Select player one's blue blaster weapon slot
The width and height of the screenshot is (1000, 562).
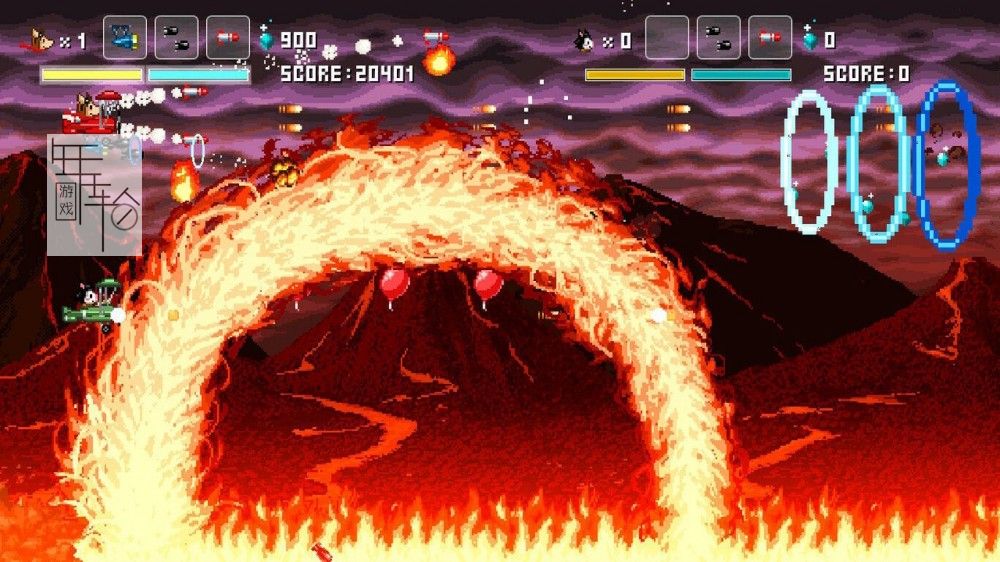(x=125, y=38)
